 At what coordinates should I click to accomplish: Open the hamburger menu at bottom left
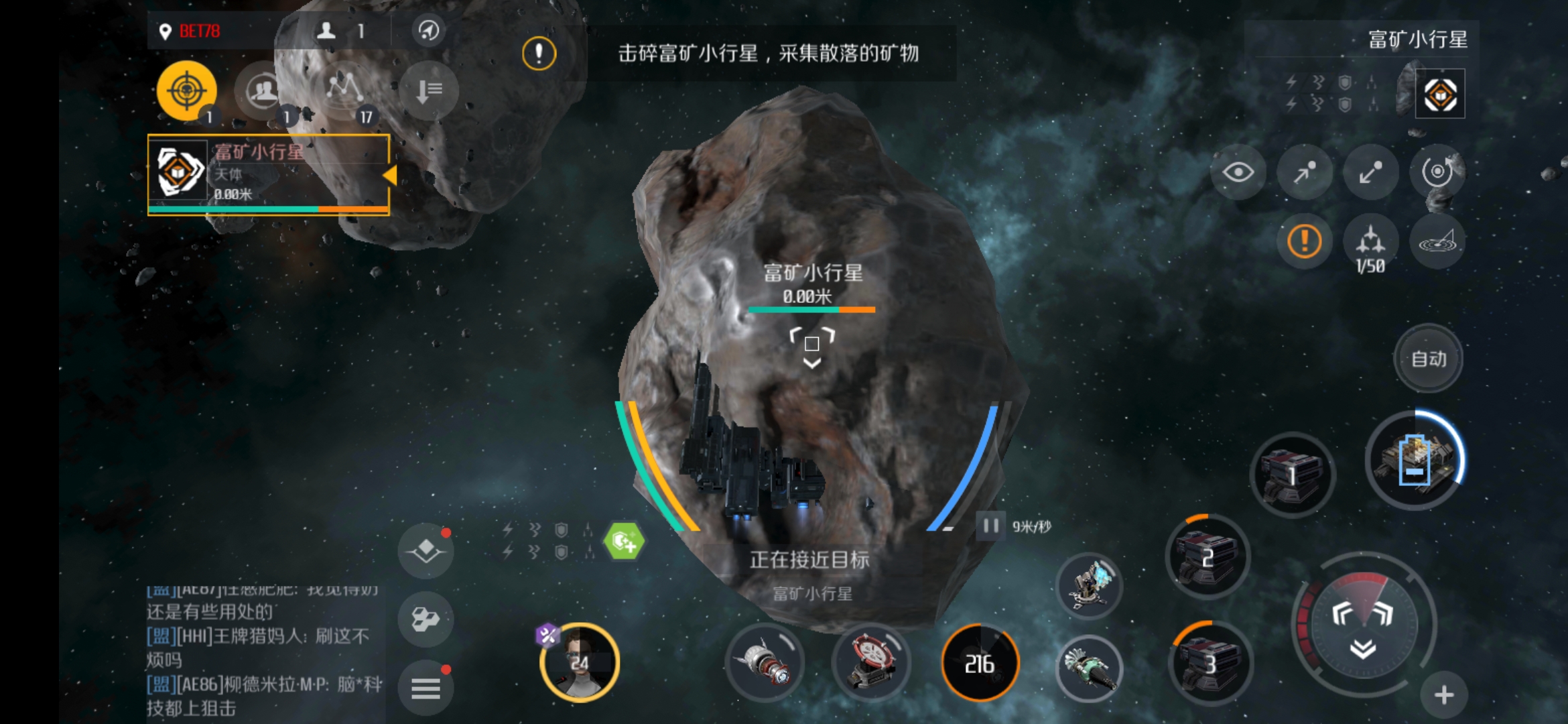[x=426, y=687]
